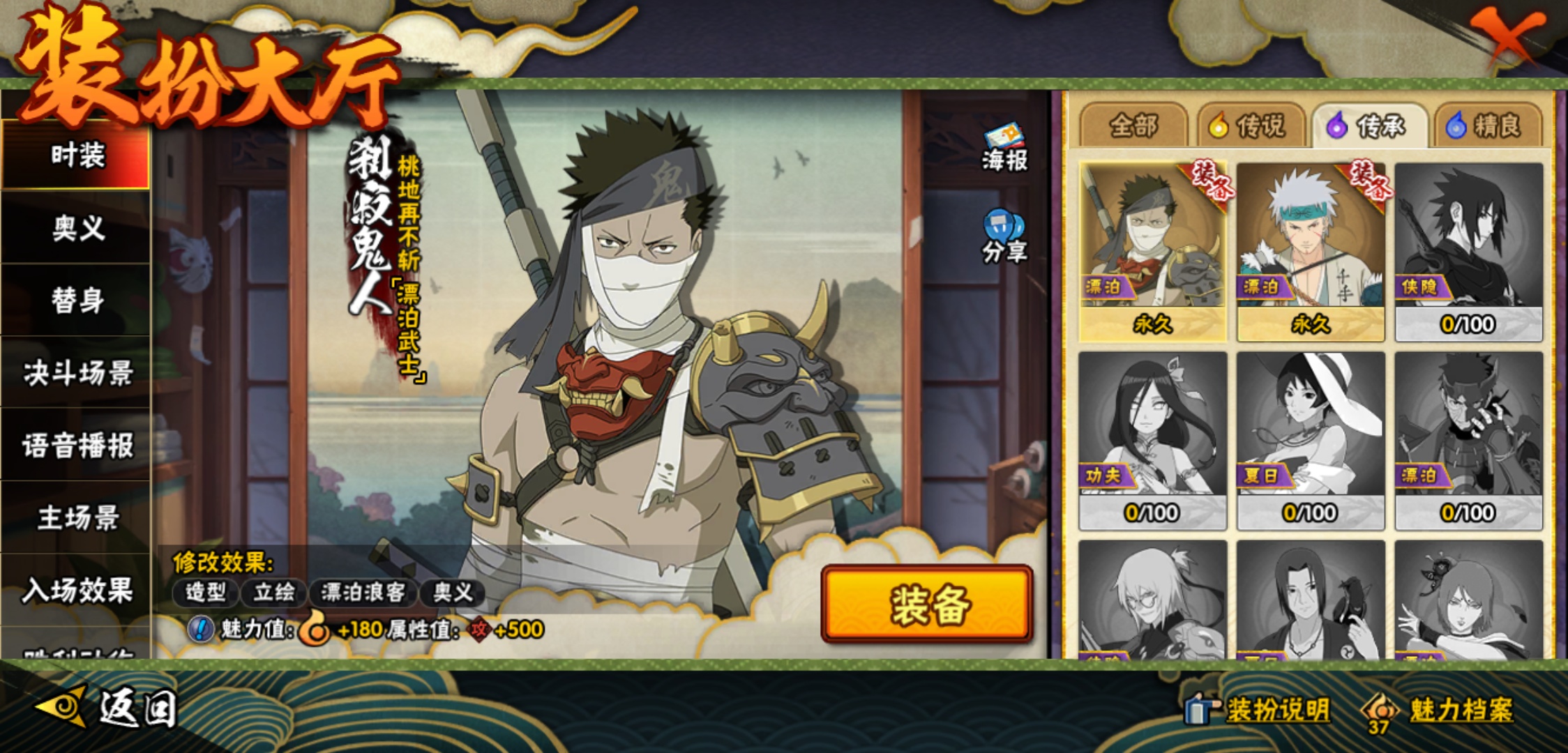Select the 主场景 menu entry
Image resolution: width=1568 pixels, height=753 pixels.
click(77, 518)
